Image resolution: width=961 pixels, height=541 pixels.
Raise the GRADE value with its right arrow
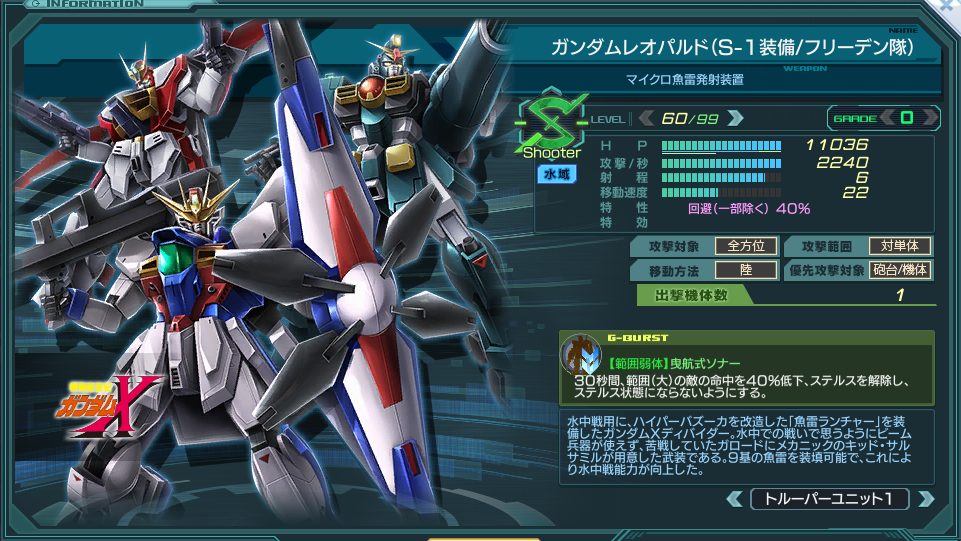click(927, 118)
